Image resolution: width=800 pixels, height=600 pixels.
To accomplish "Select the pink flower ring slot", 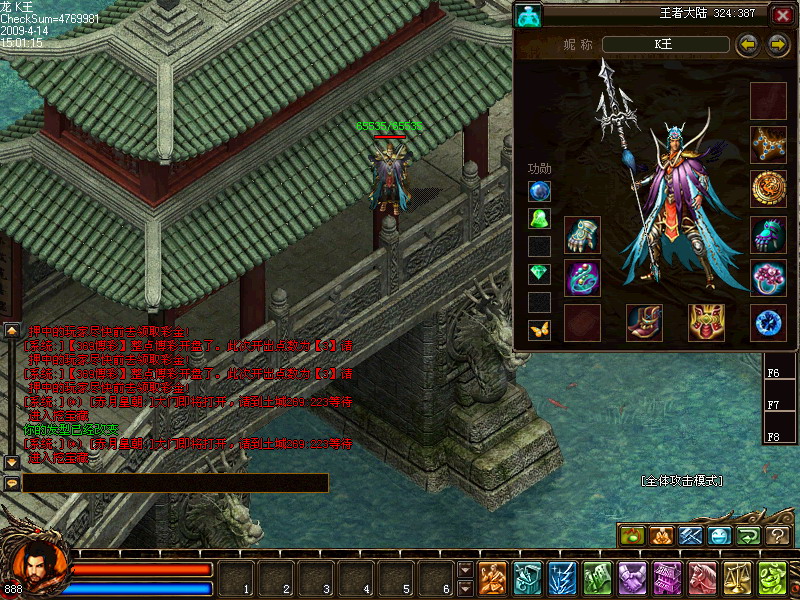I will pos(768,278).
